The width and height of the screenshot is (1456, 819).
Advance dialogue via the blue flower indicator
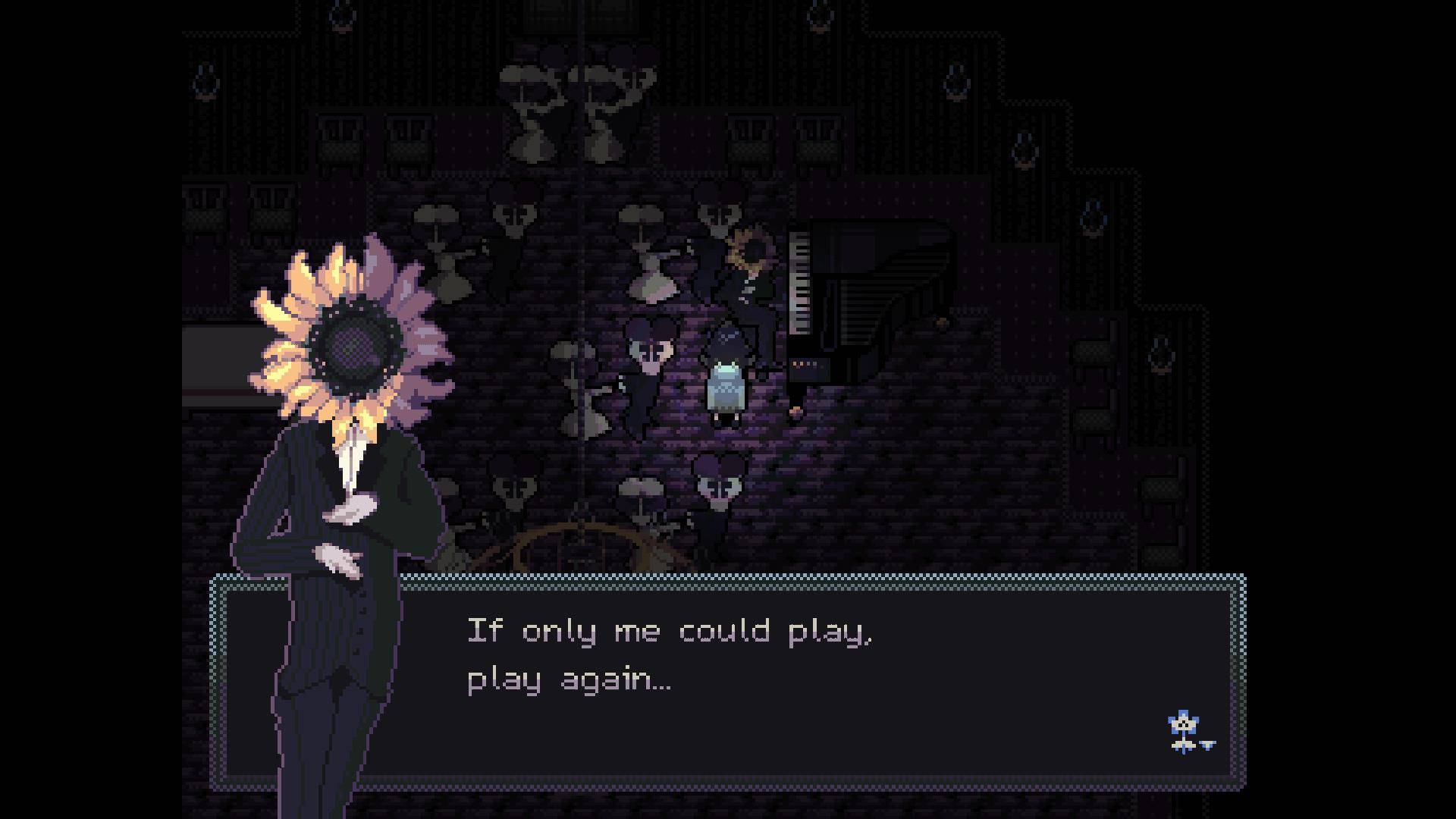(x=1186, y=732)
